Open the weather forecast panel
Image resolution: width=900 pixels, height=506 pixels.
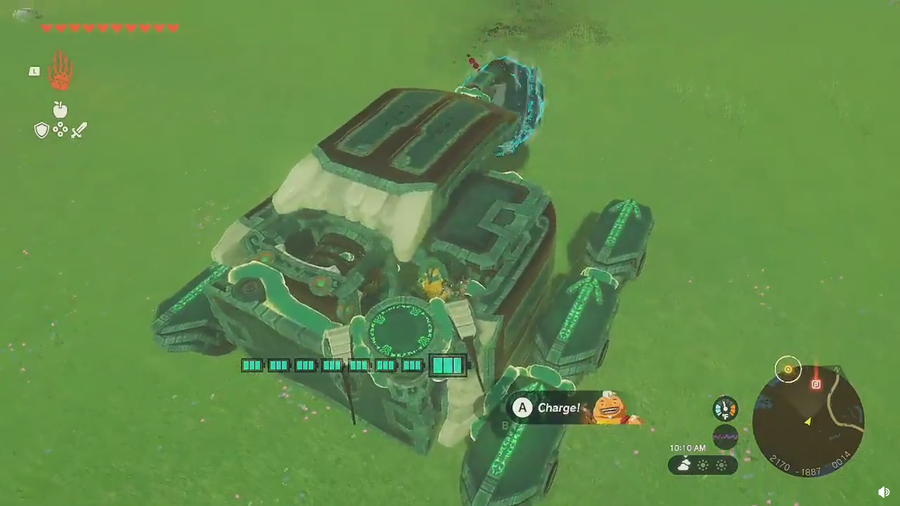[x=703, y=465]
